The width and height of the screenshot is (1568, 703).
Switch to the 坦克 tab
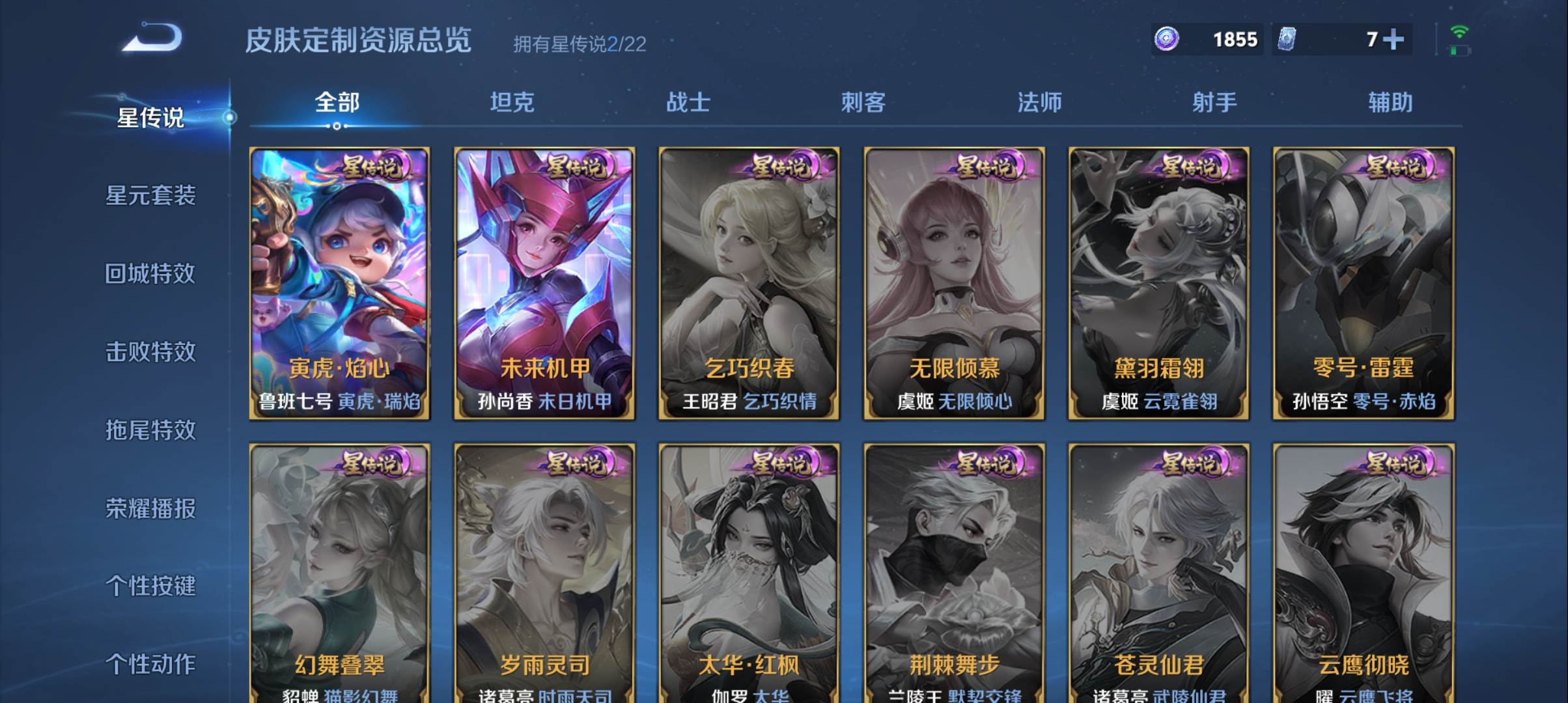coord(512,102)
